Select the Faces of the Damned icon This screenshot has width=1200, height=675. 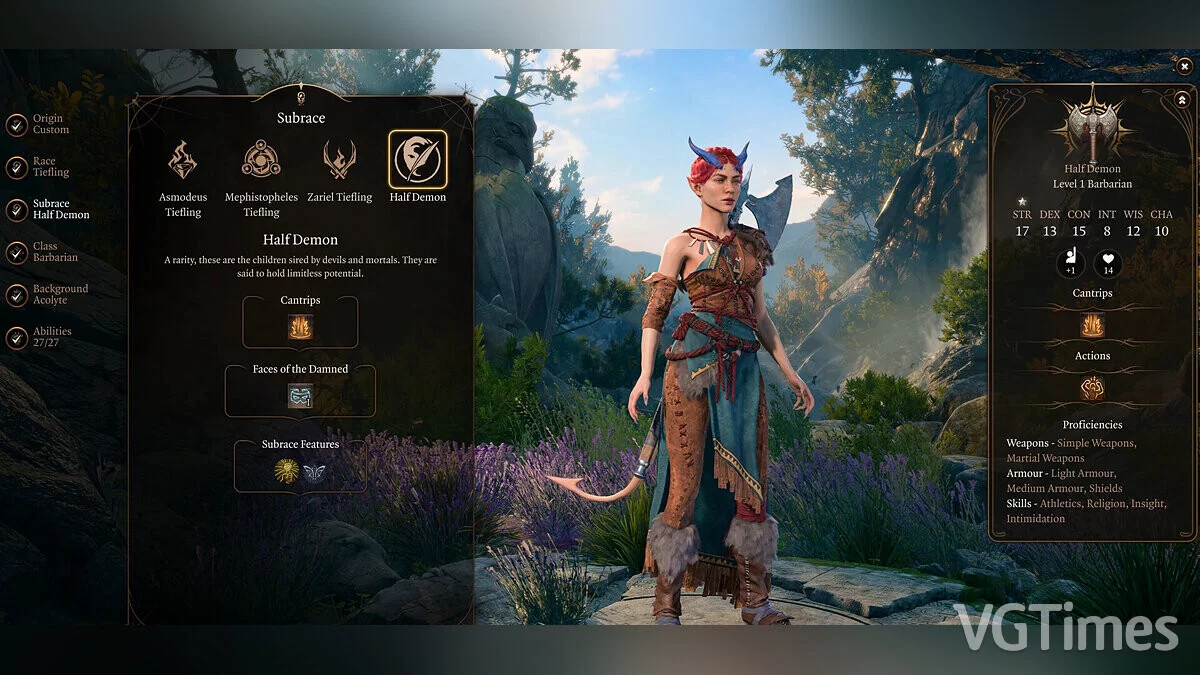click(x=300, y=396)
